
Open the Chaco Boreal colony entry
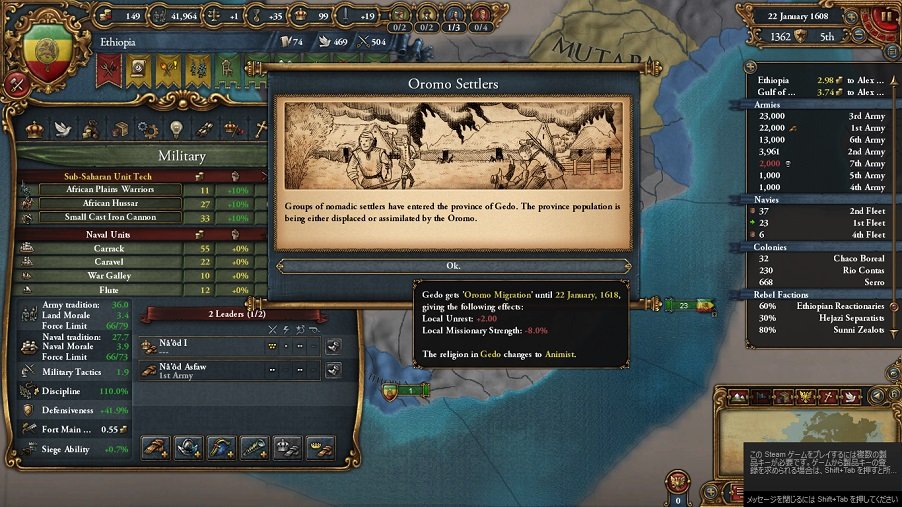(x=820, y=258)
